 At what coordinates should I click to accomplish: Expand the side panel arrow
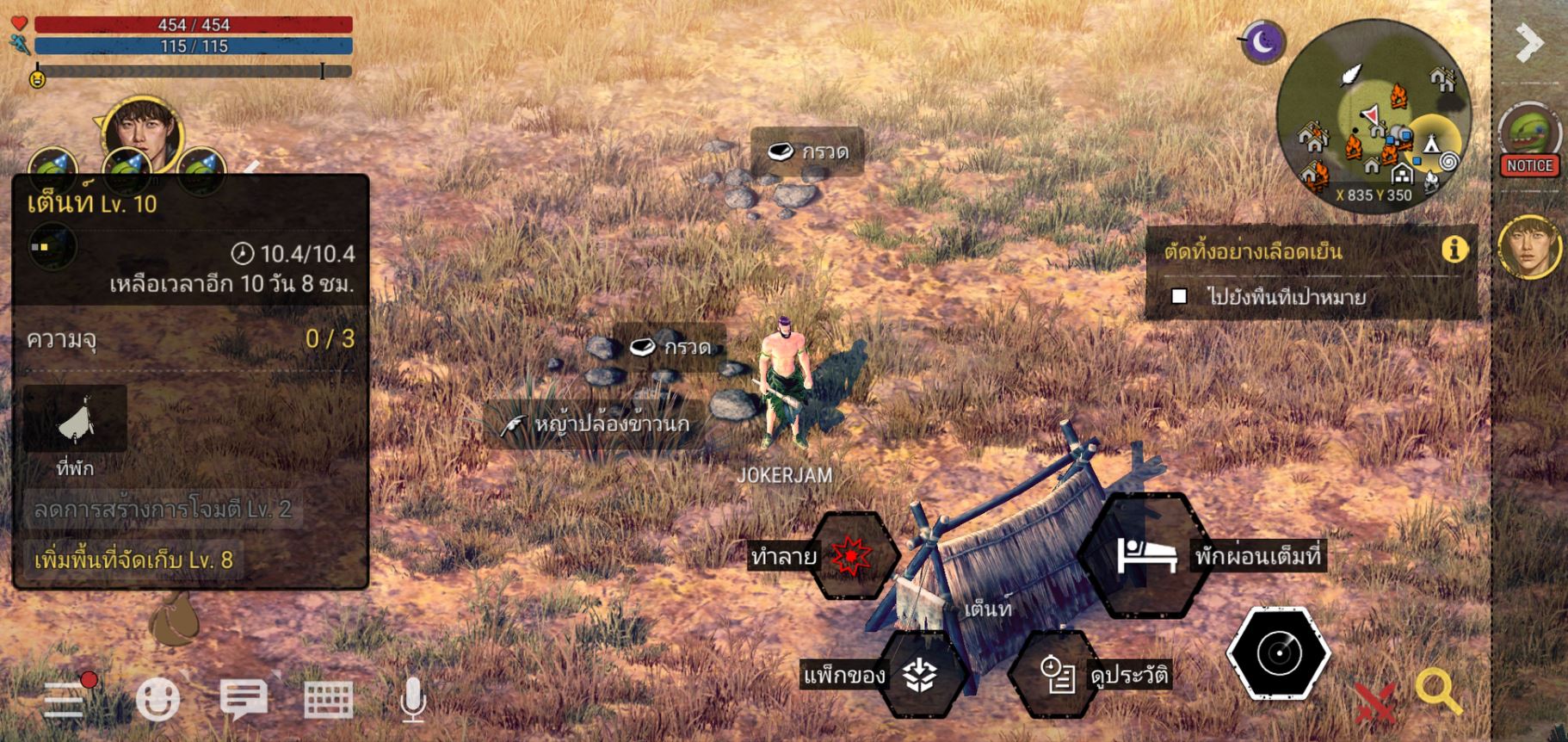coord(1529,42)
